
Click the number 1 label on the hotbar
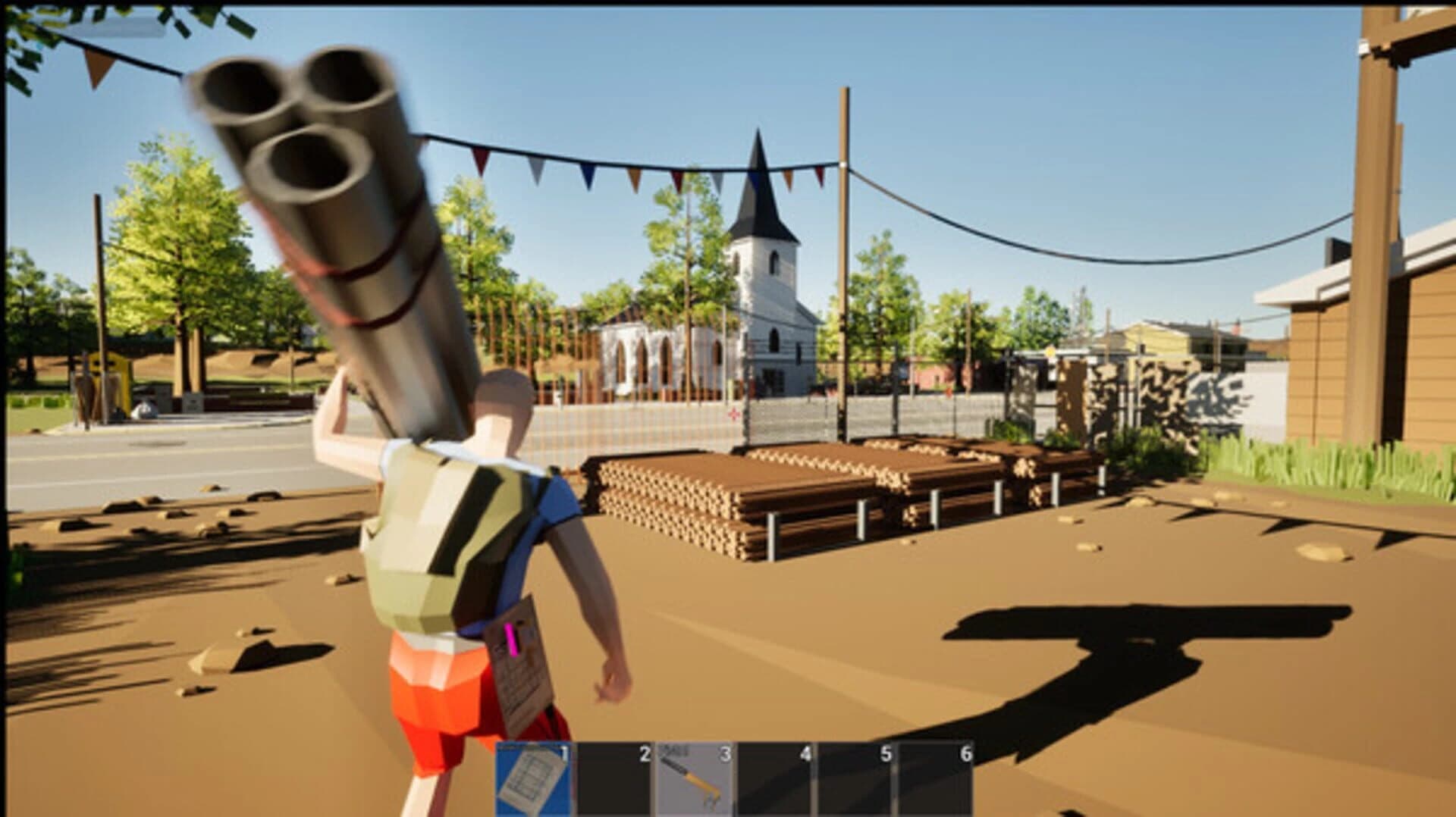point(563,754)
